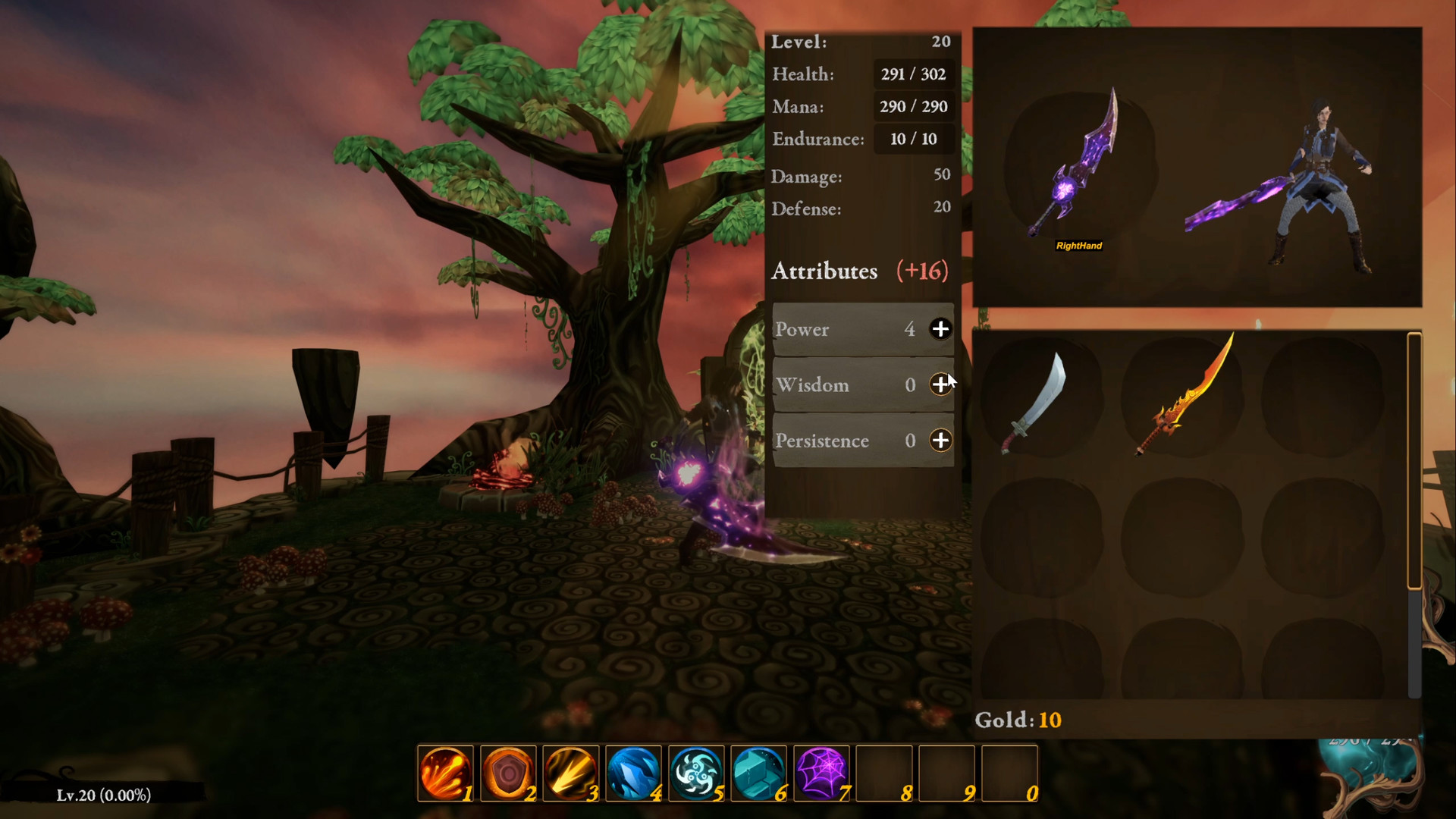
Task: Select the yellow slash skill in slot 3
Action: [x=572, y=773]
